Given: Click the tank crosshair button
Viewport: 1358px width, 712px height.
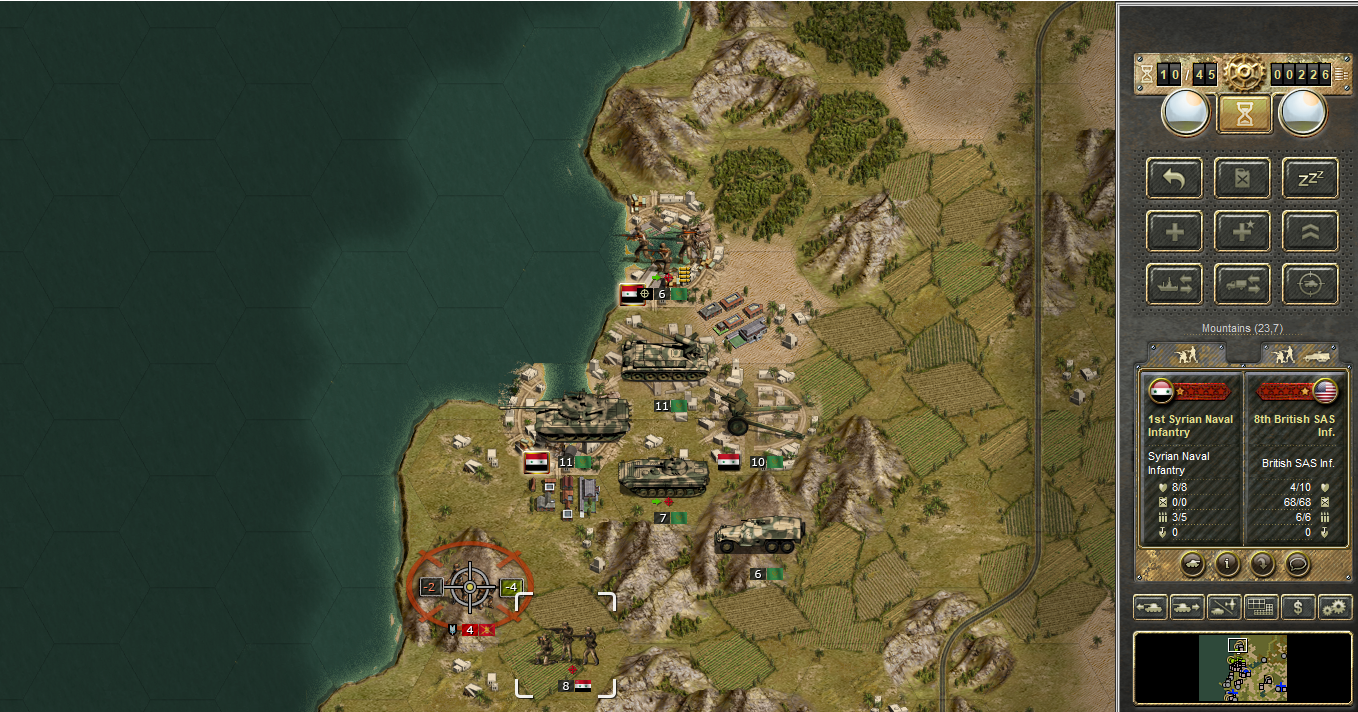Looking at the screenshot, I should pyautogui.click(x=1310, y=284).
